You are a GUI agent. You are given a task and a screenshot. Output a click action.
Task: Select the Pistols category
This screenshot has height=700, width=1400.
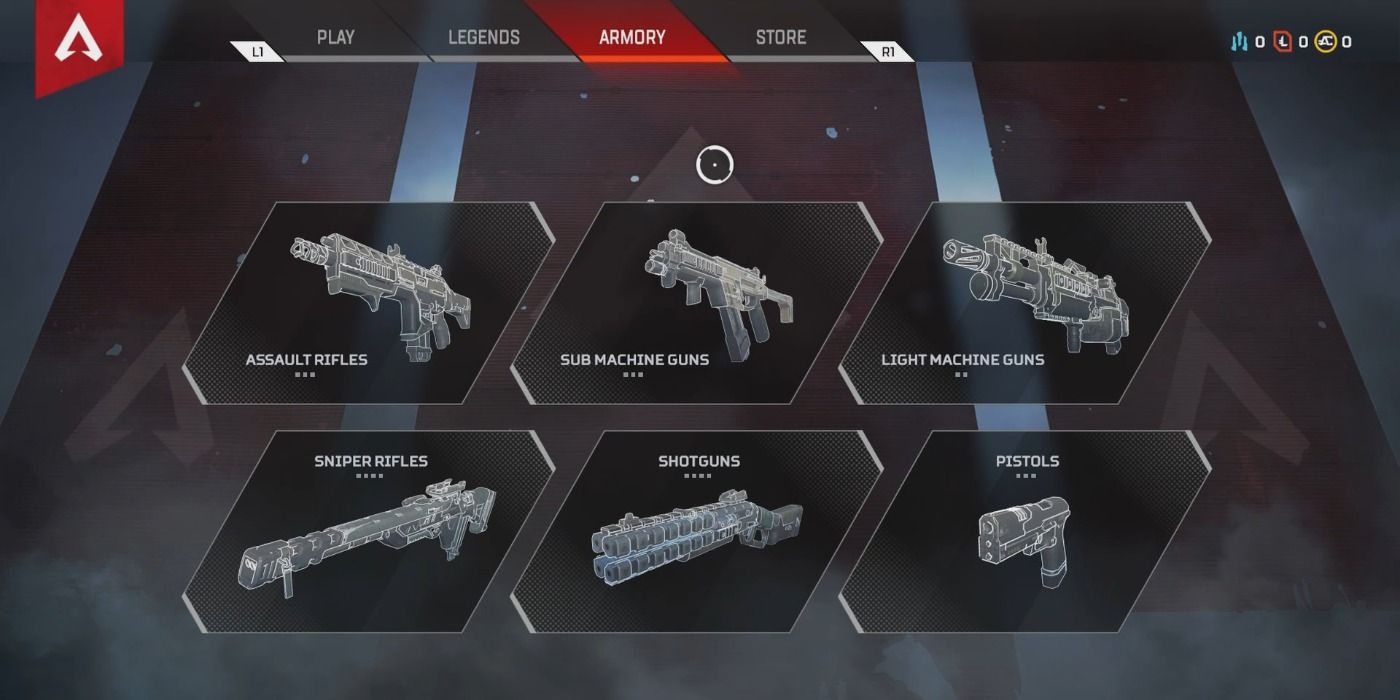(x=1024, y=531)
